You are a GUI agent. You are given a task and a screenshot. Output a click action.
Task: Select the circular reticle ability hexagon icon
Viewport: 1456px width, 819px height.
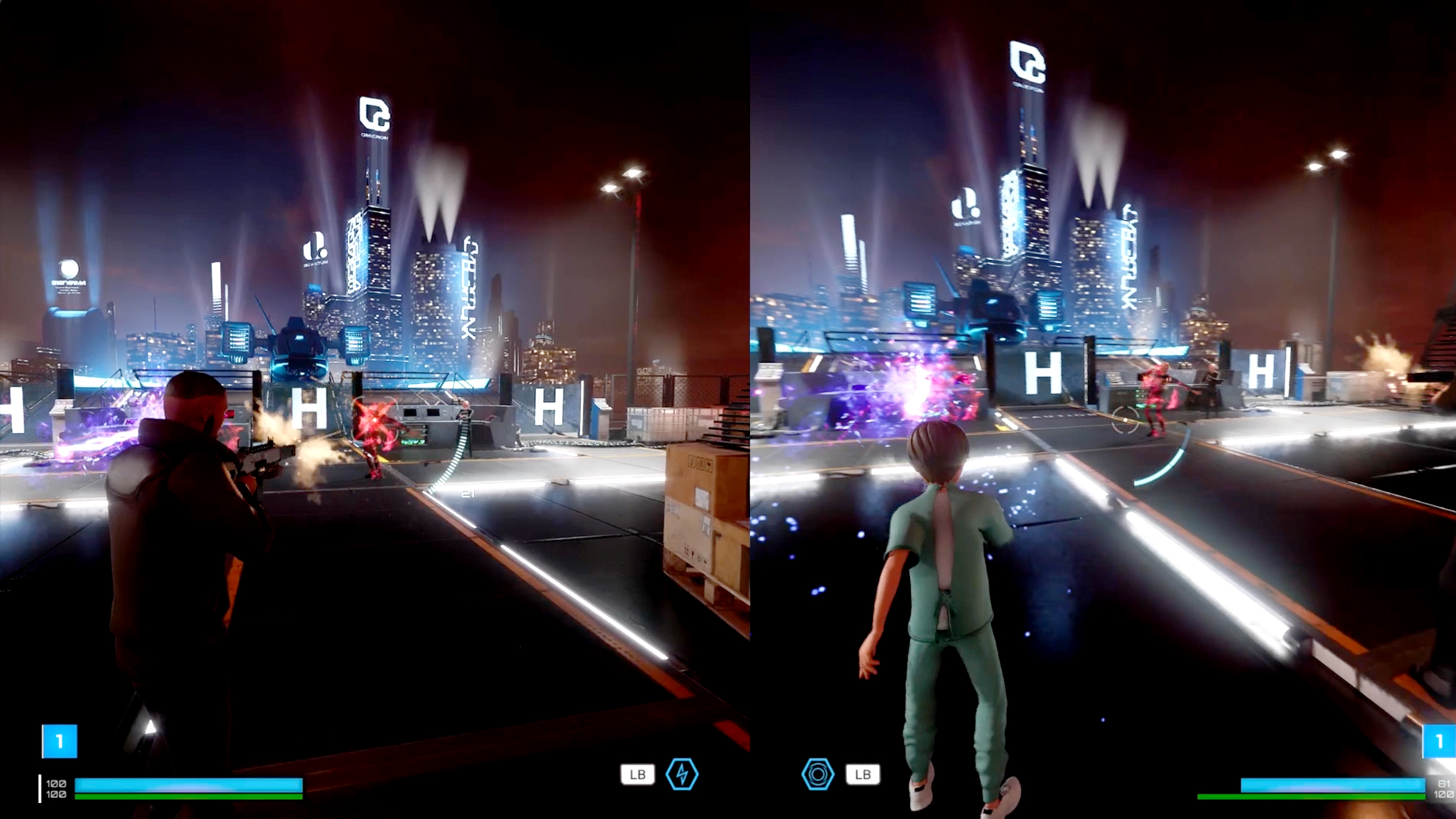(817, 774)
